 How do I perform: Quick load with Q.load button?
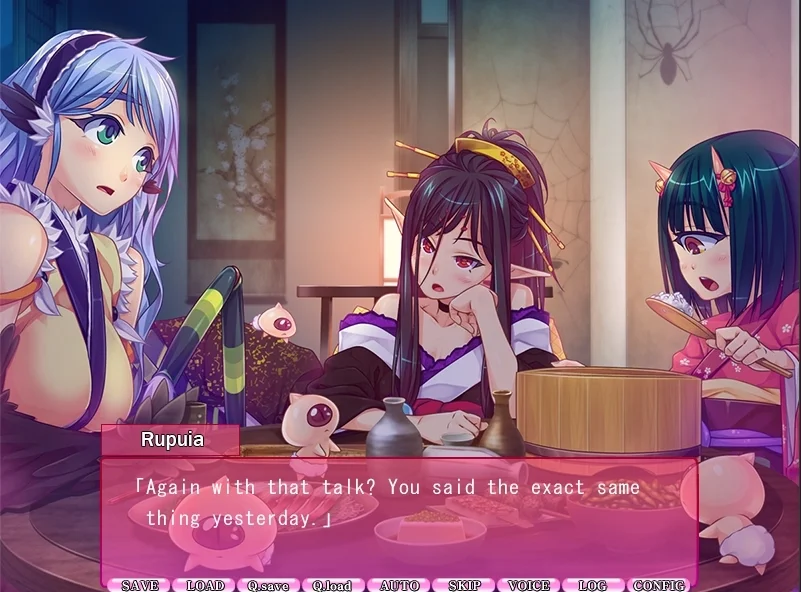(x=333, y=585)
